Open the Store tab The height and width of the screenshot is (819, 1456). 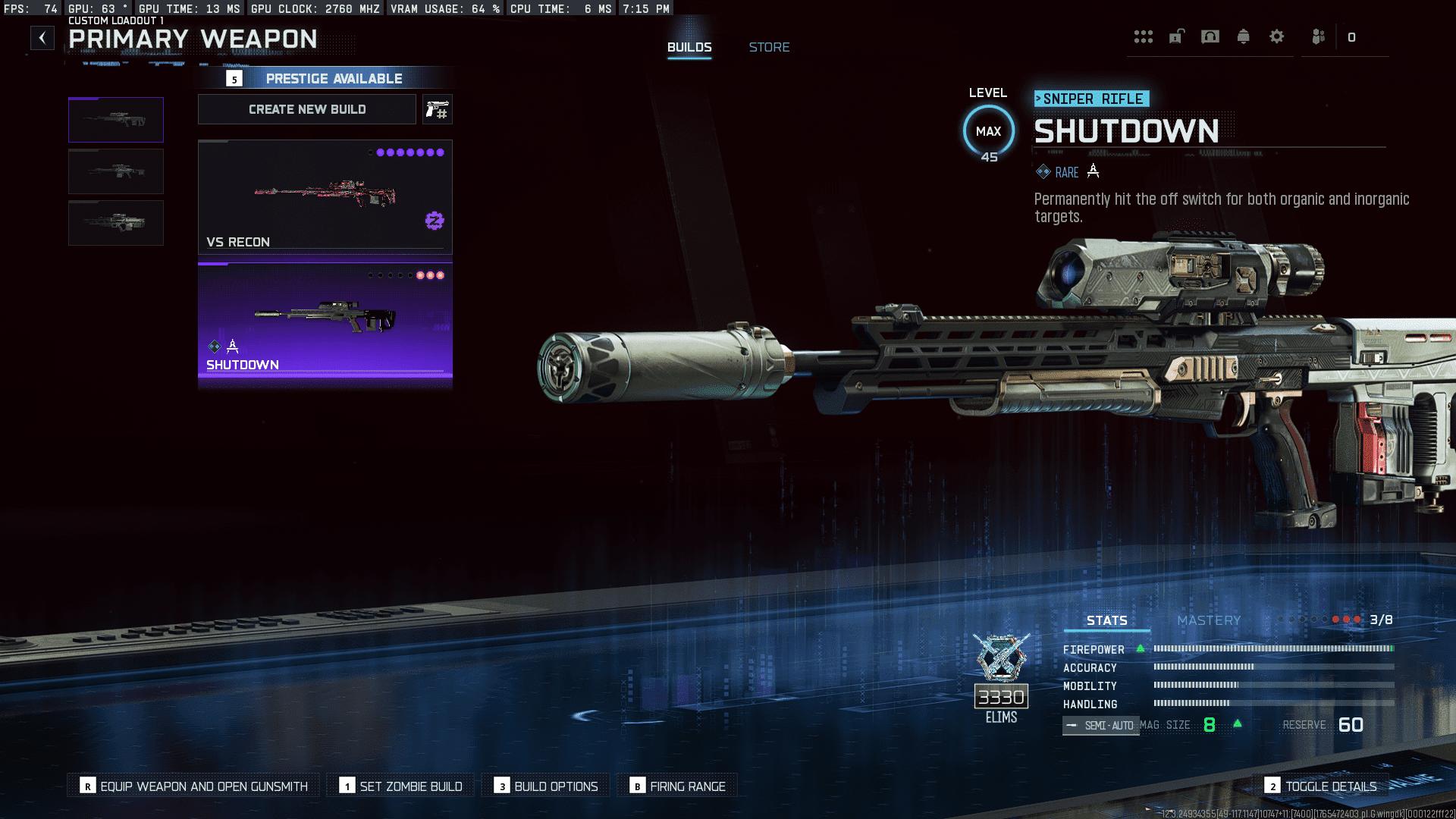(769, 47)
